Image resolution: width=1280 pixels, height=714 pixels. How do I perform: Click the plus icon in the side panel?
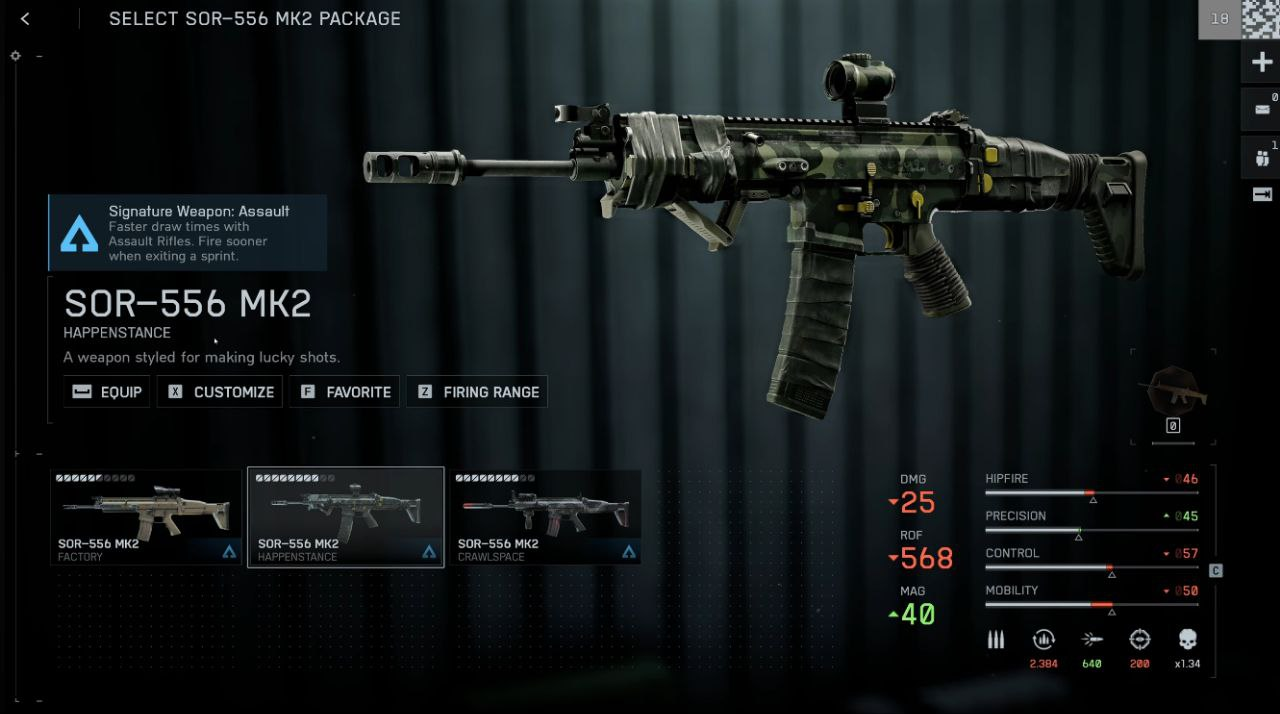[x=1261, y=64]
